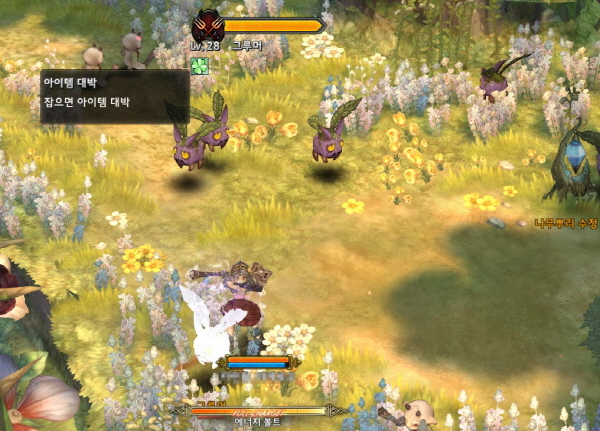600x431 pixels.
Task: Select the target monster portrait icon
Action: point(208,25)
